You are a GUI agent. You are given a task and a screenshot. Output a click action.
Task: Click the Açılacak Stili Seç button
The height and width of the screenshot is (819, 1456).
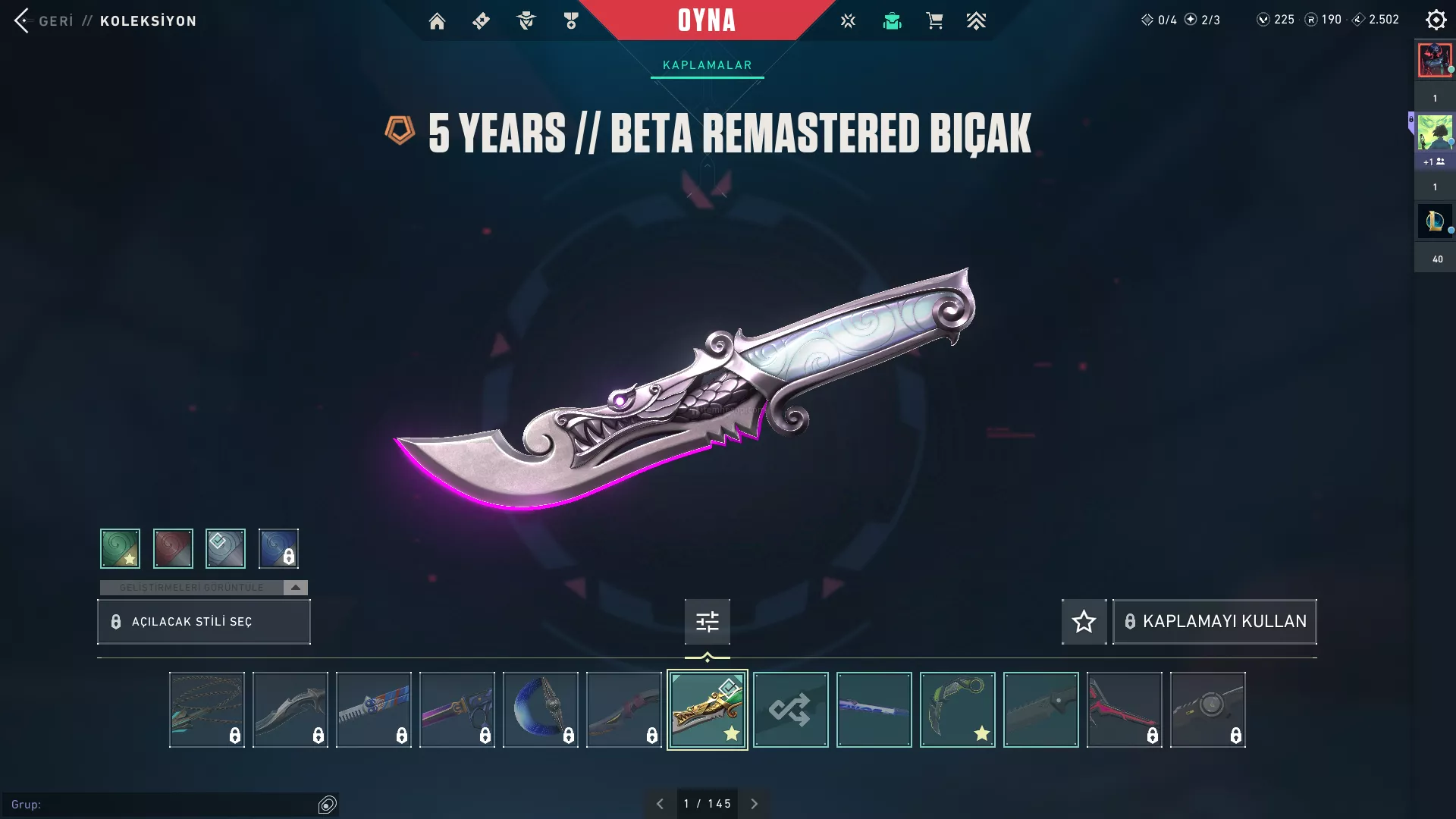coord(204,622)
